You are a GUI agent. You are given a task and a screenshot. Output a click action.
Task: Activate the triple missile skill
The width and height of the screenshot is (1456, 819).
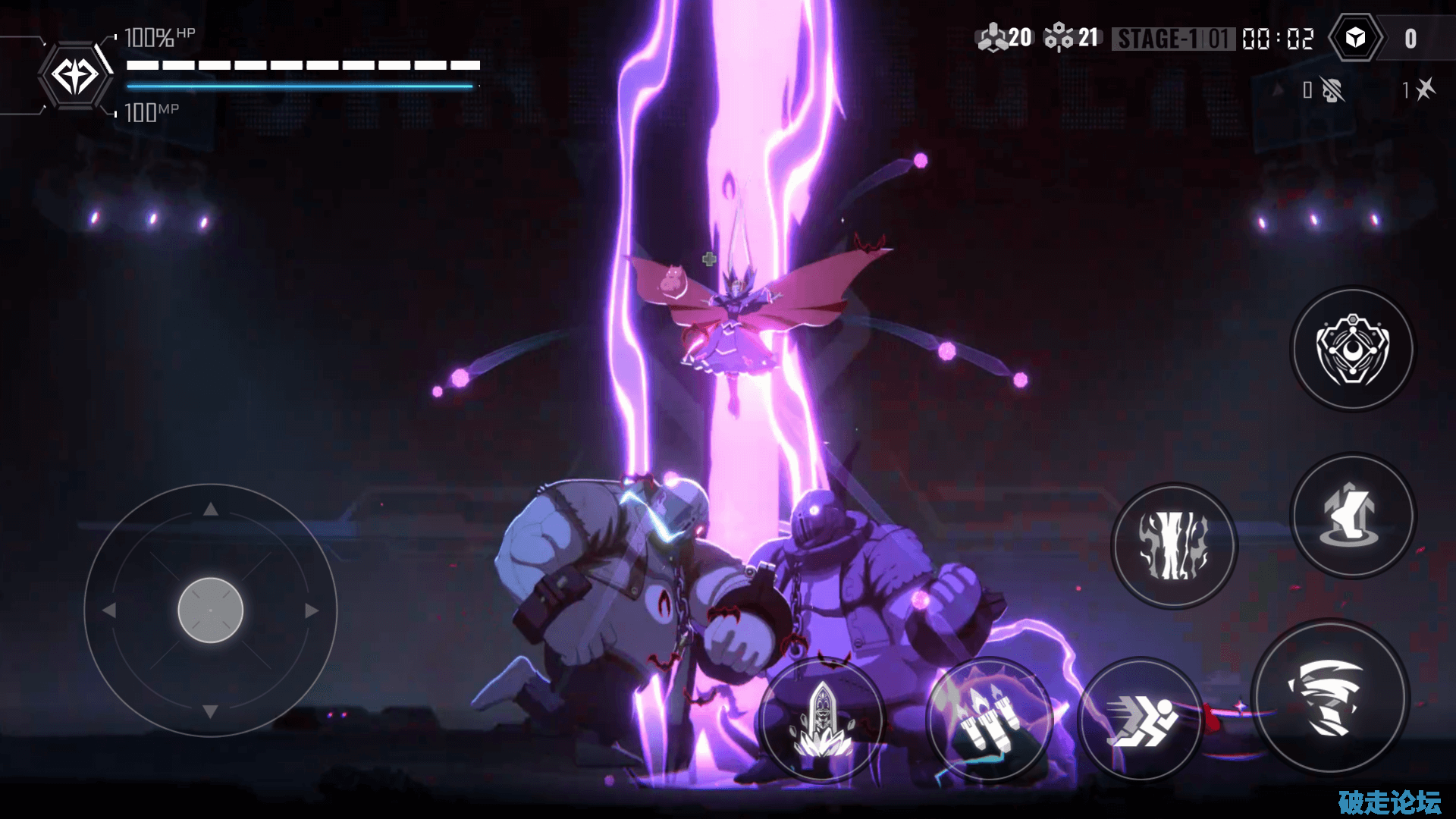point(989,719)
